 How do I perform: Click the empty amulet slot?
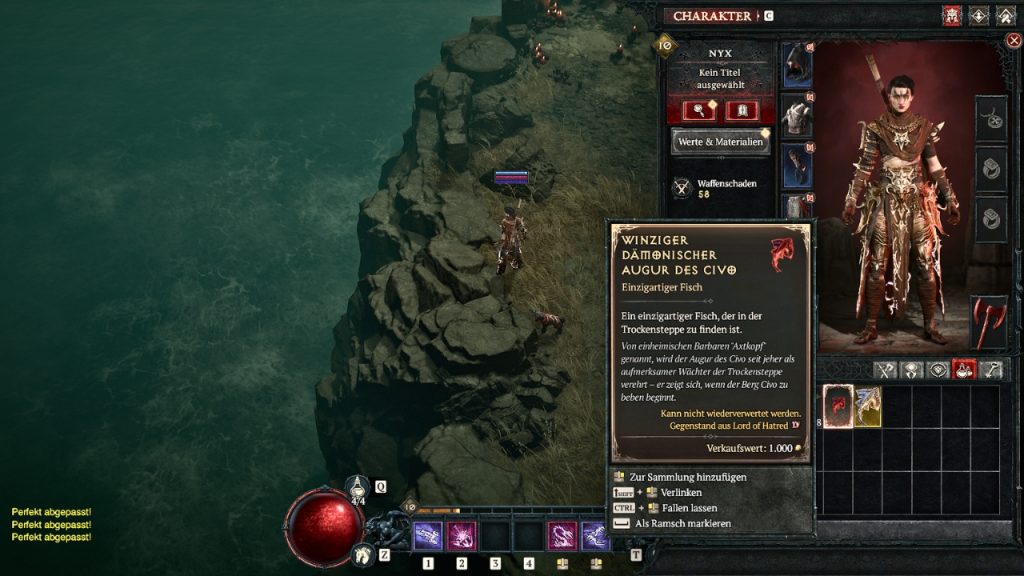pyautogui.click(x=991, y=120)
